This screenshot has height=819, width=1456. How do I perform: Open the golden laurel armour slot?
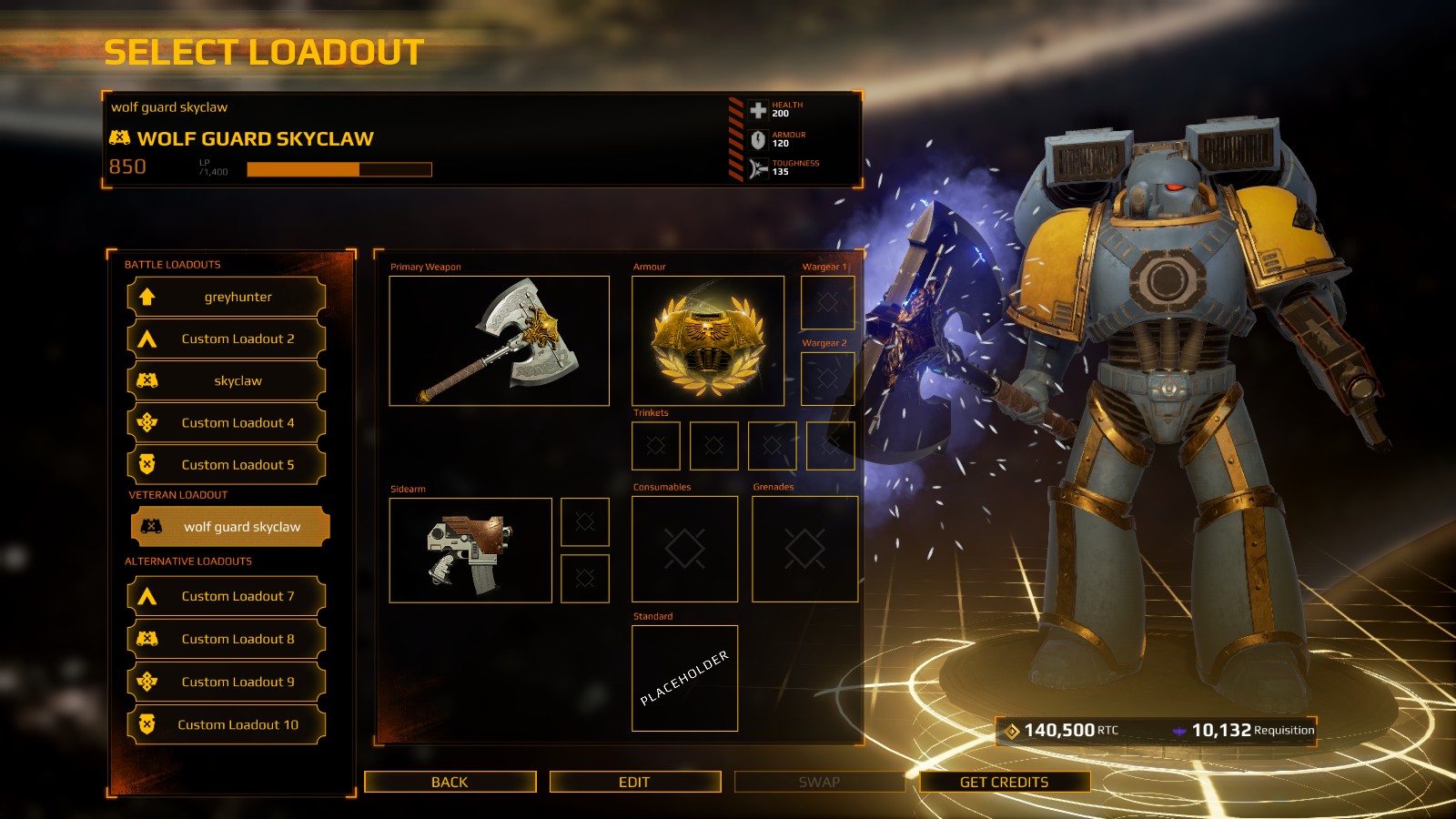[x=707, y=340]
